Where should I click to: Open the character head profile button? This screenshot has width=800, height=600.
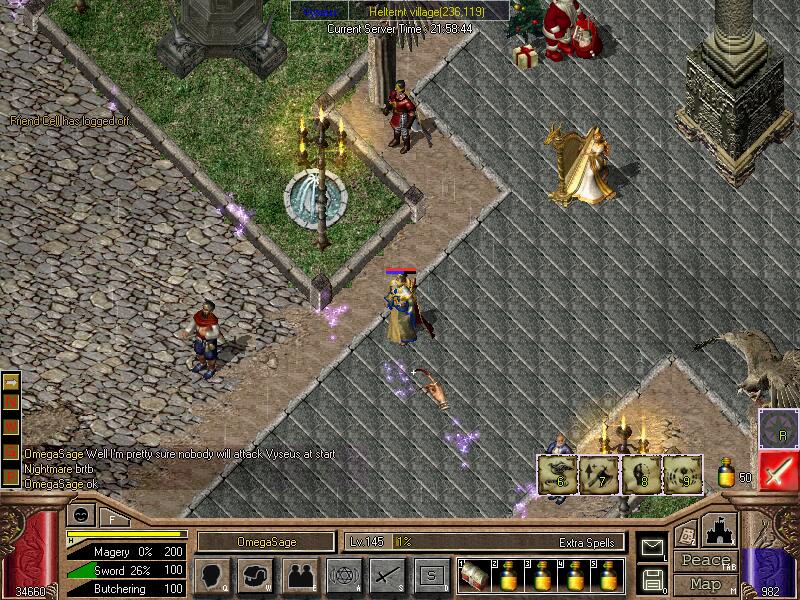[211, 575]
